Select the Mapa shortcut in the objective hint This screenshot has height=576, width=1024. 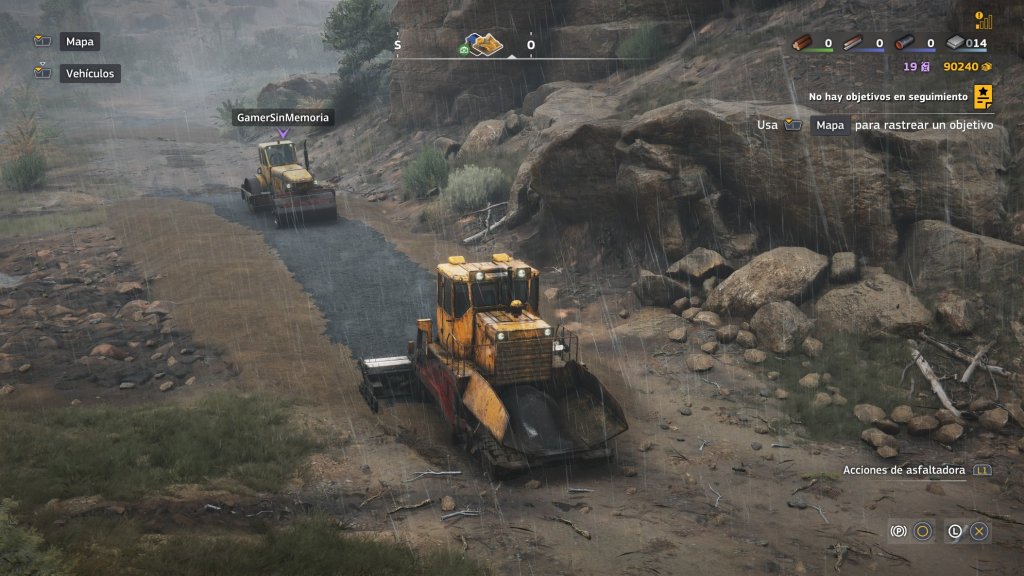coord(829,125)
